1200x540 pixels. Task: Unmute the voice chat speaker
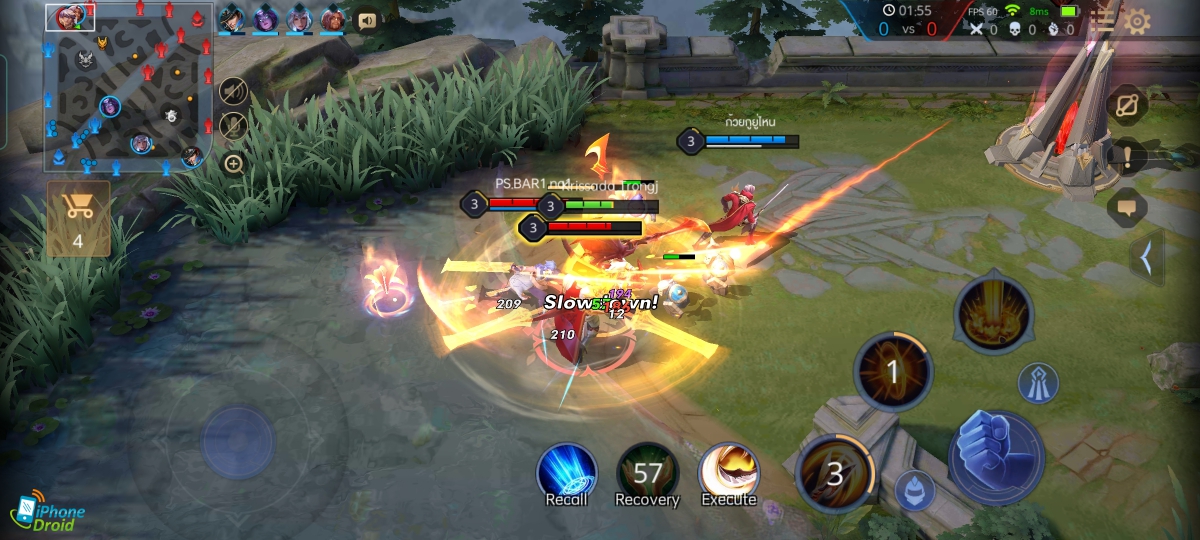point(233,92)
